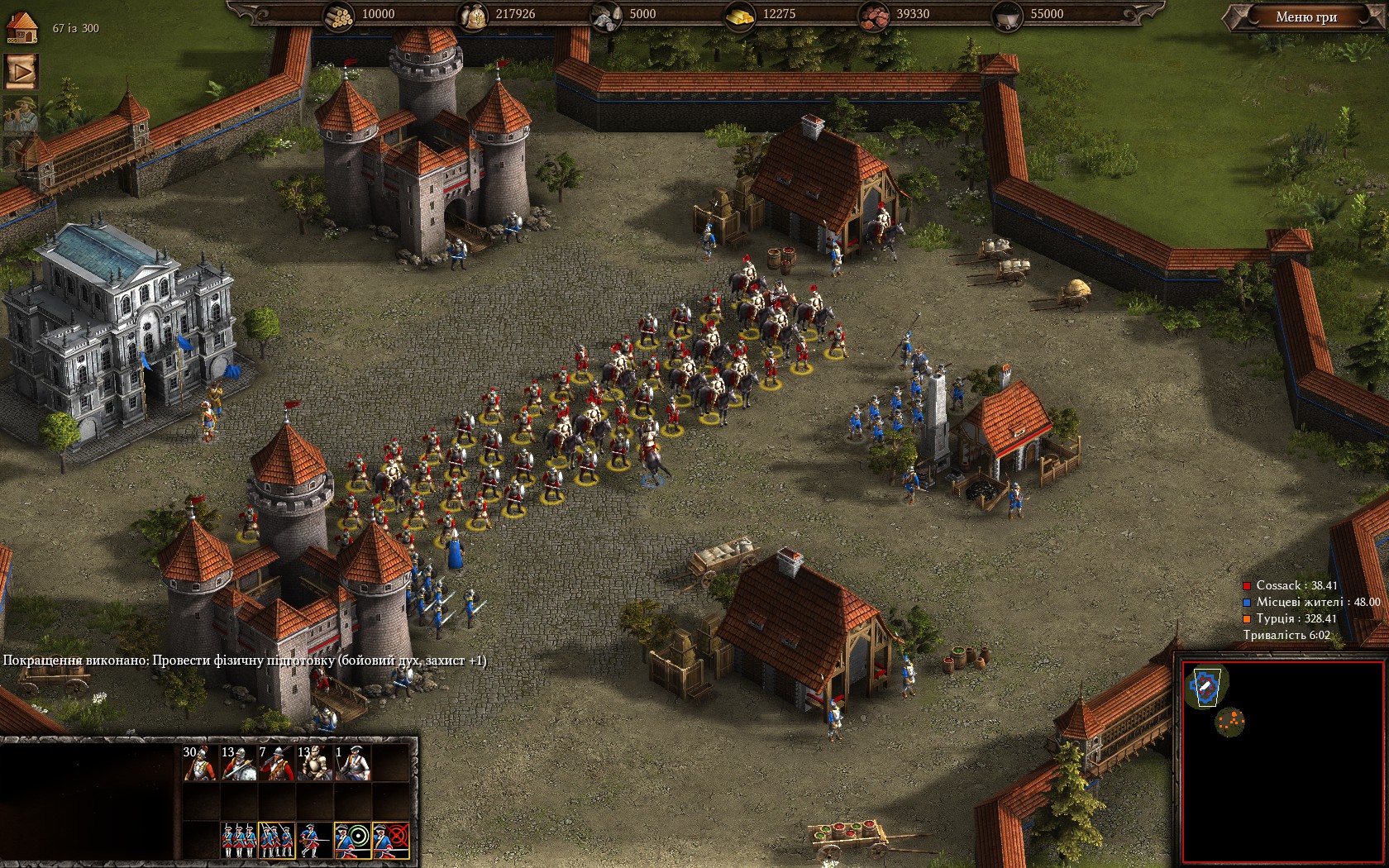Viewport: 1389px width, 868px height.
Task: Choose the three-soldier line formation
Action: (239, 840)
